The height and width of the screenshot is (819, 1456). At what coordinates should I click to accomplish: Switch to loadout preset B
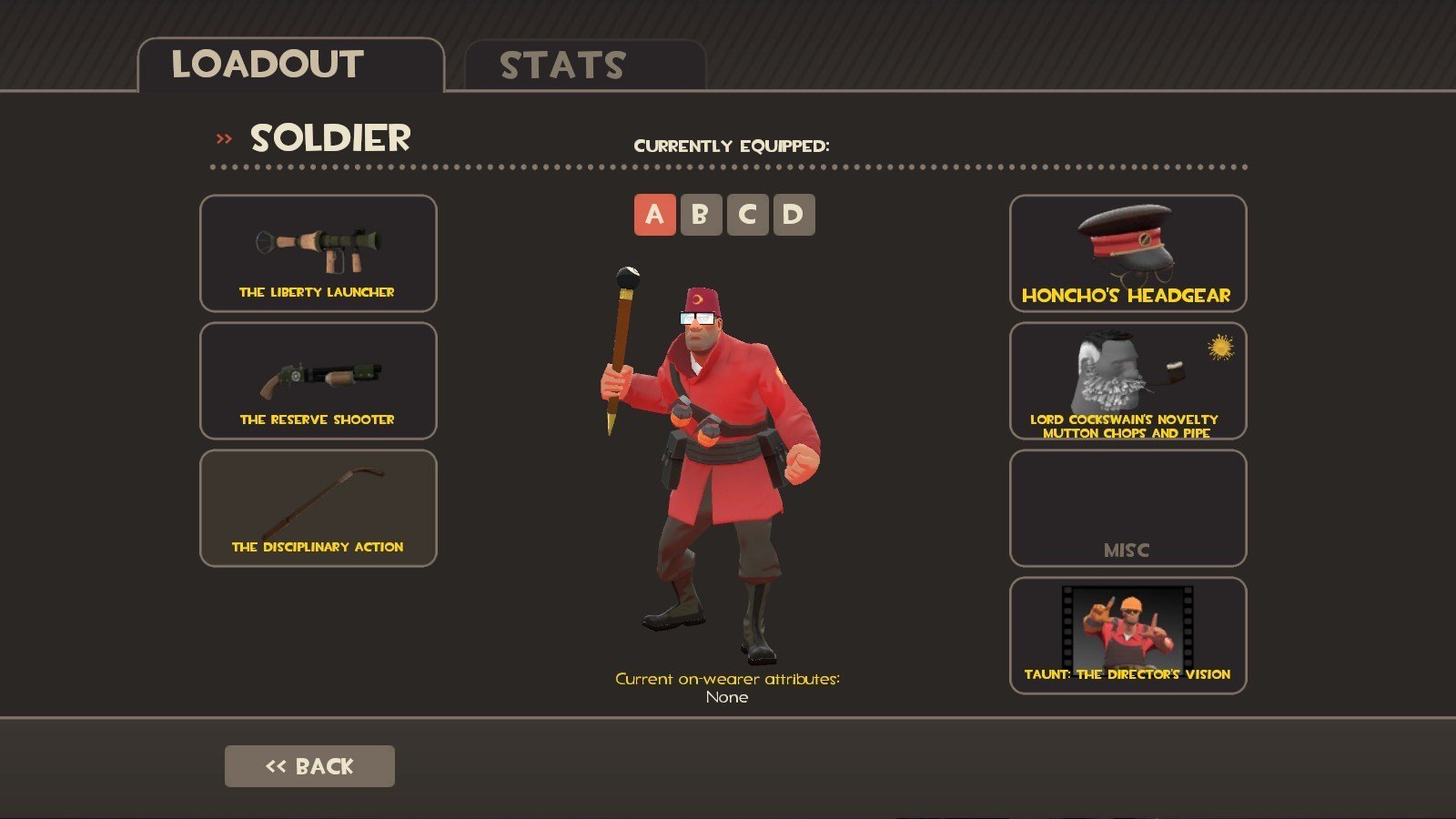point(701,215)
